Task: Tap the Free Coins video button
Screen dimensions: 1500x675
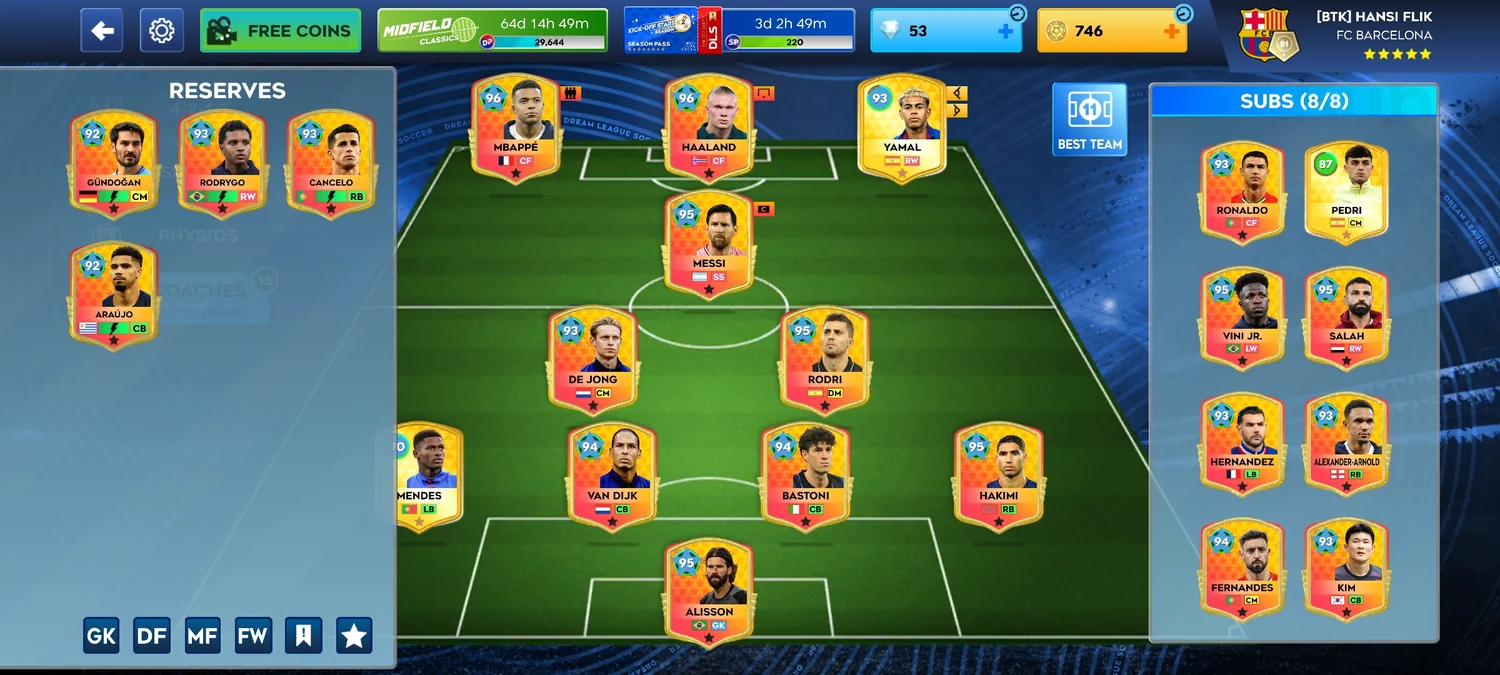Action: click(280, 31)
